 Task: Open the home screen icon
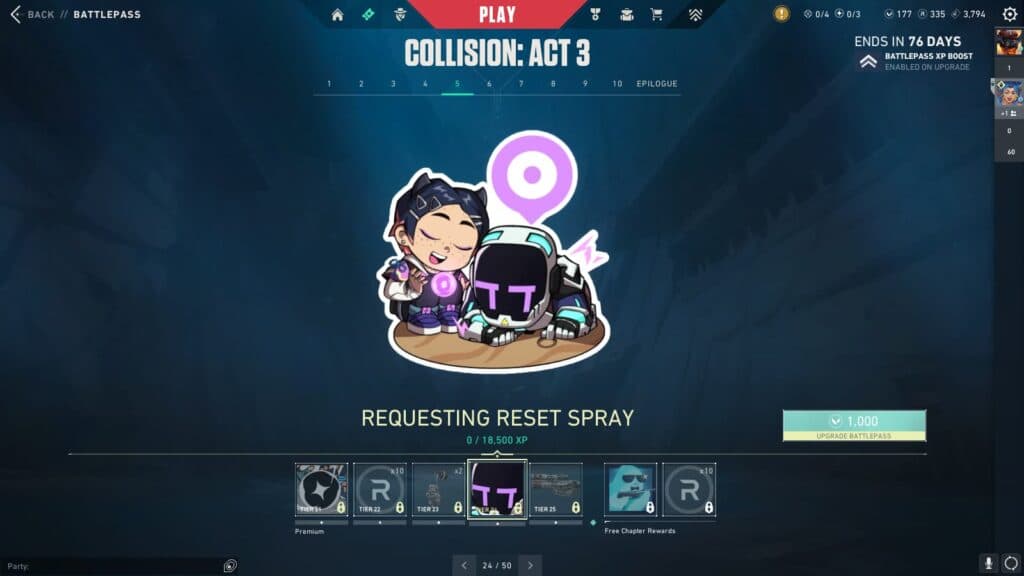click(337, 15)
